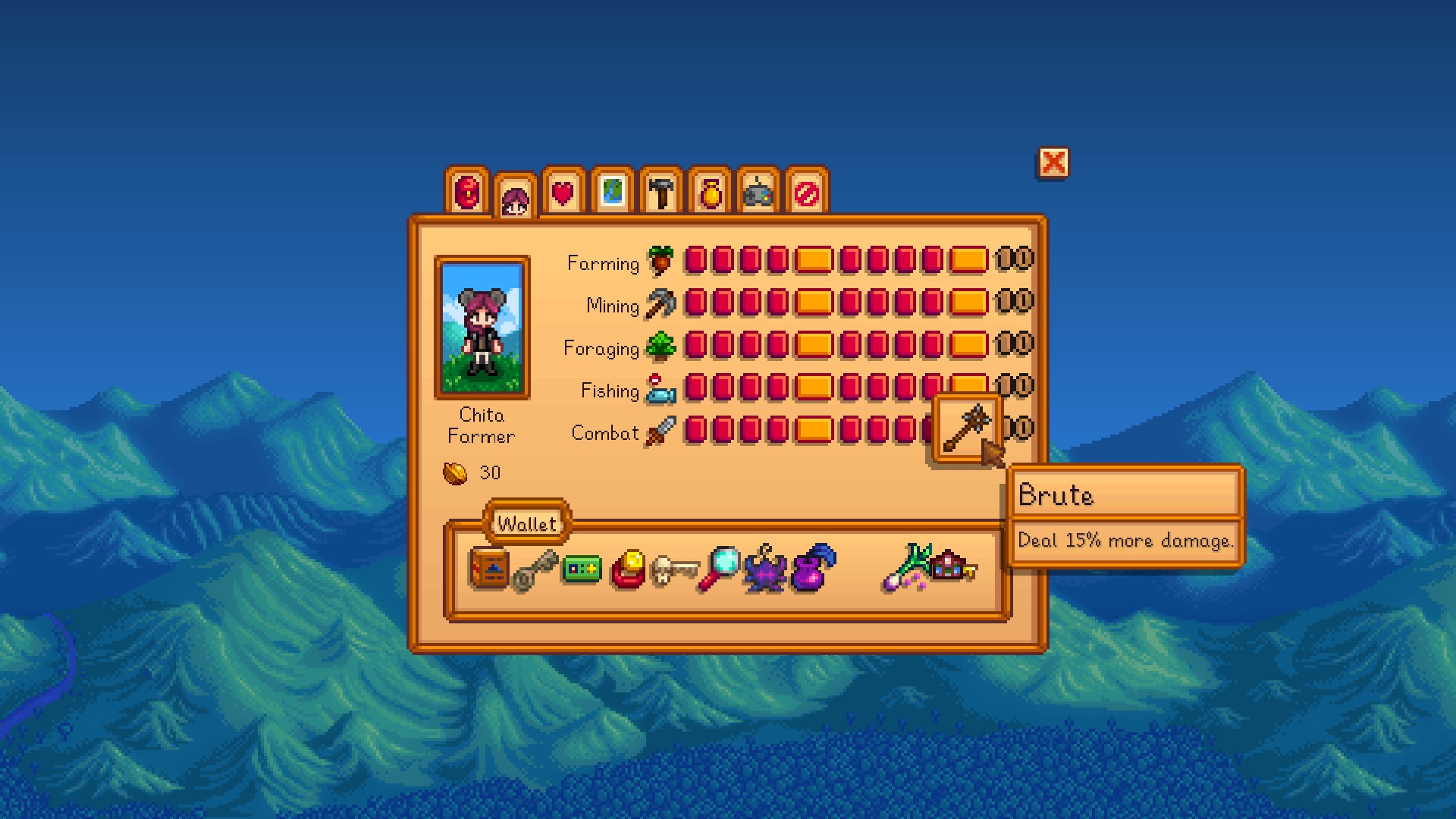The height and width of the screenshot is (819, 1456).
Task: Click the Dwarvish Translation Guide book
Action: [x=490, y=569]
